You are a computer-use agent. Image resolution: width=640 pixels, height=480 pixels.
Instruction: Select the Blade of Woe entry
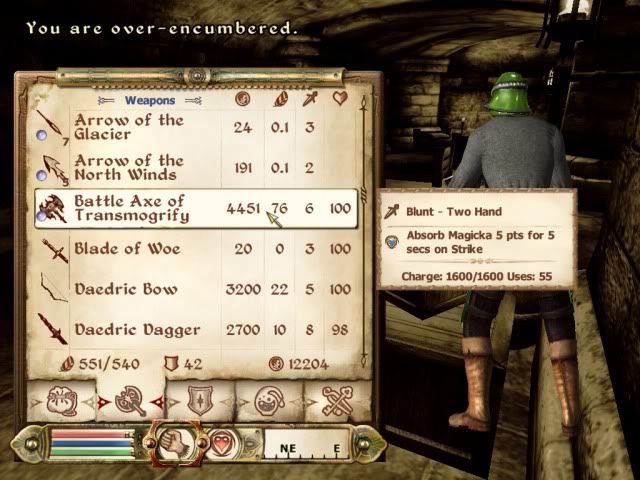(x=130, y=249)
